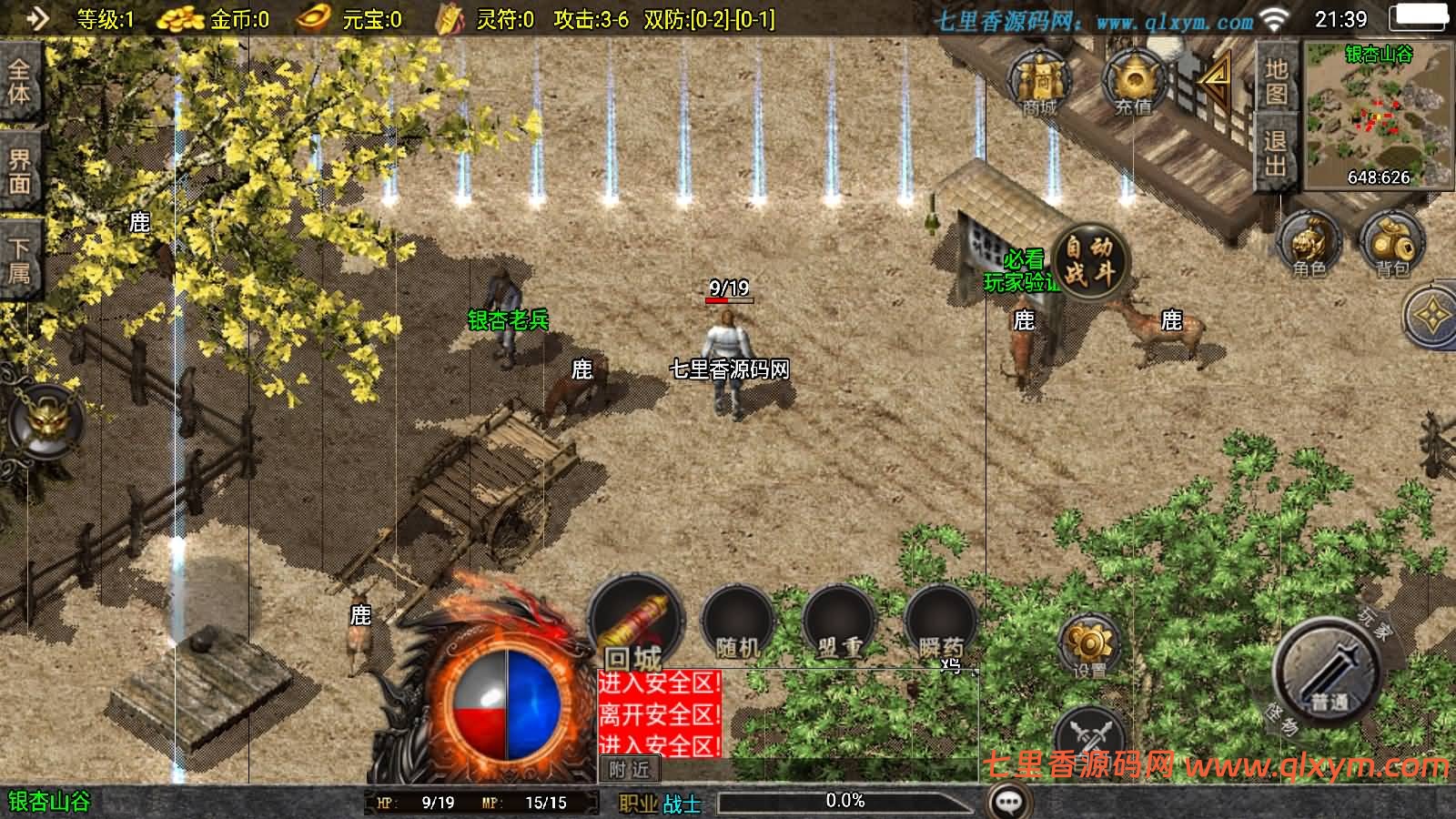
Task: Switch to the 下属 tab
Action: pos(18,259)
